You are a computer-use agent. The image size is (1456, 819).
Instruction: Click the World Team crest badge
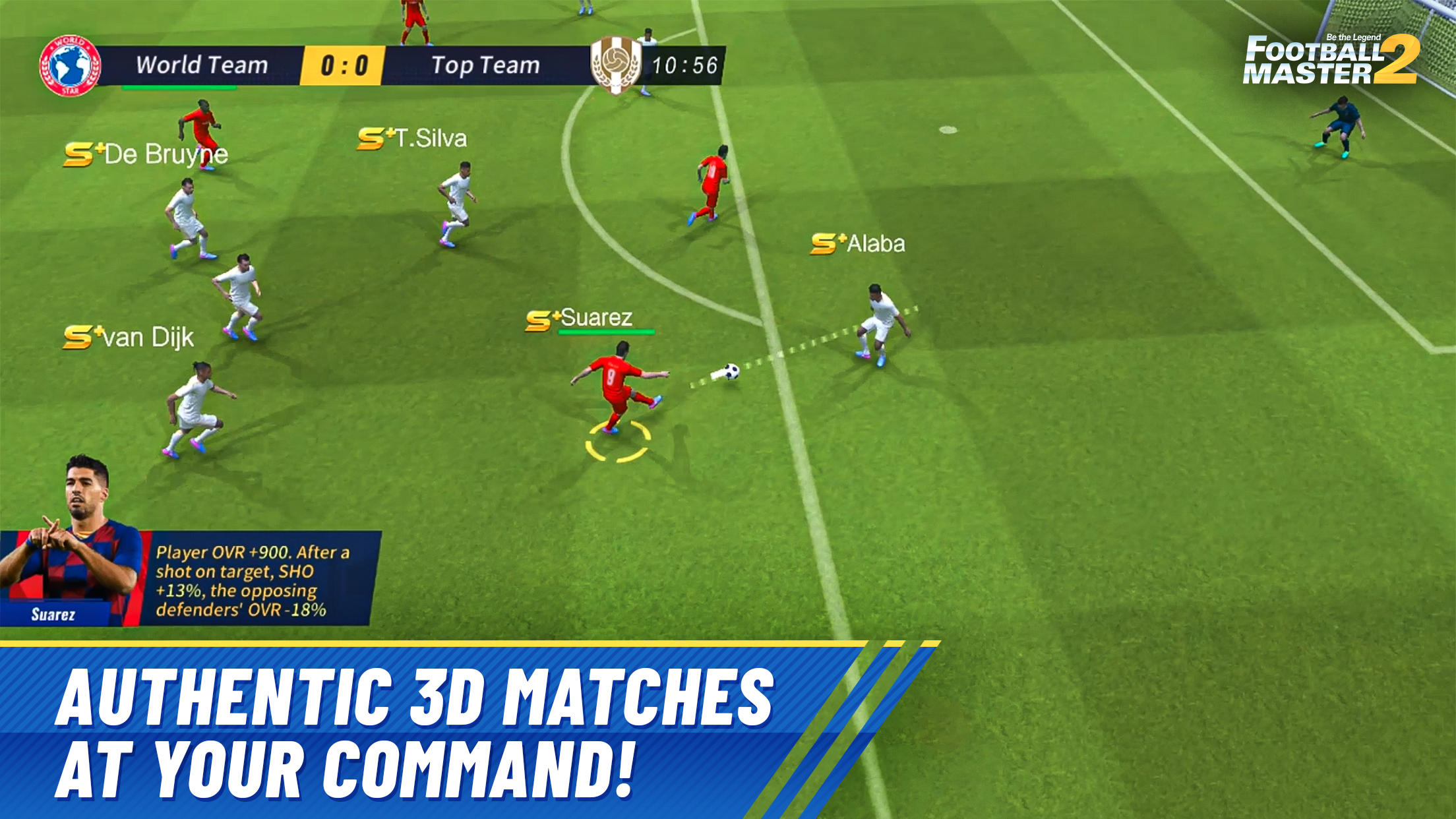(69, 64)
